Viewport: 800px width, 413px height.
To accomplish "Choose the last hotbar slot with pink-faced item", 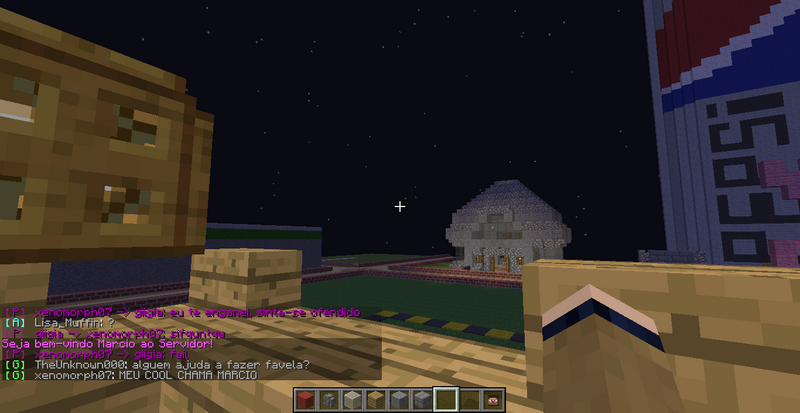I will click(491, 401).
